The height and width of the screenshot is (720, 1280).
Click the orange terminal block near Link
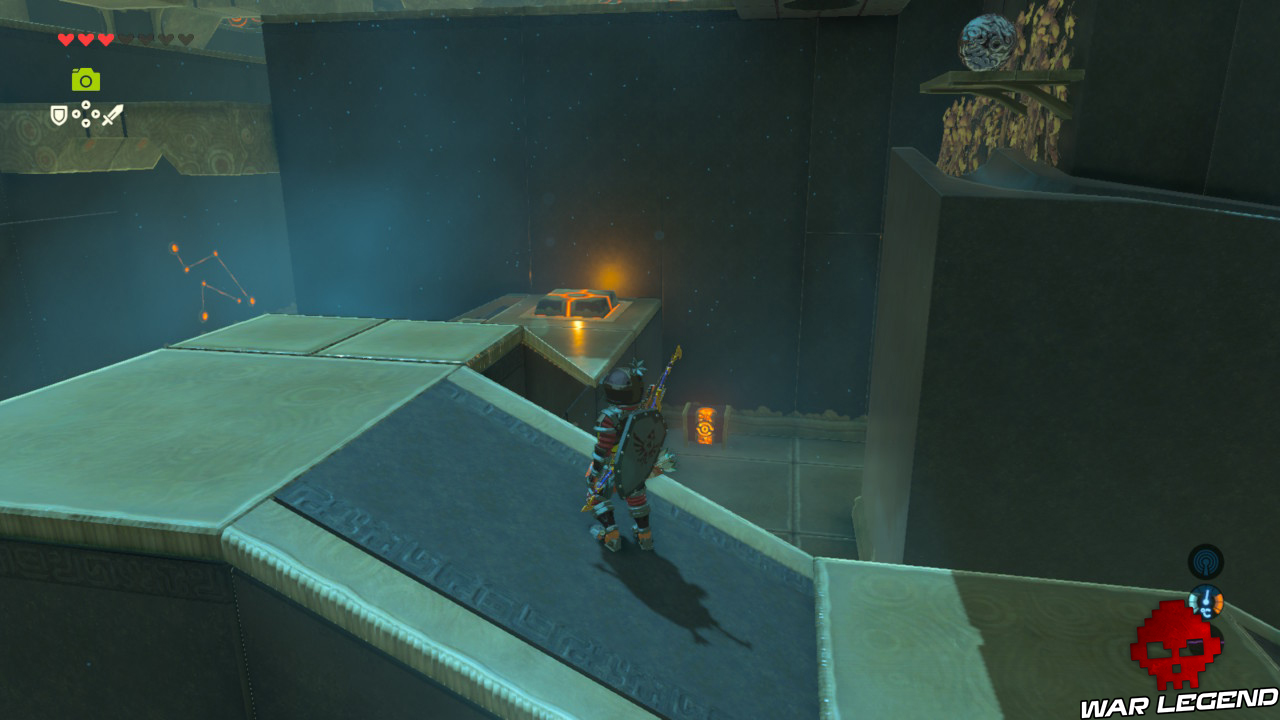pyautogui.click(x=706, y=425)
